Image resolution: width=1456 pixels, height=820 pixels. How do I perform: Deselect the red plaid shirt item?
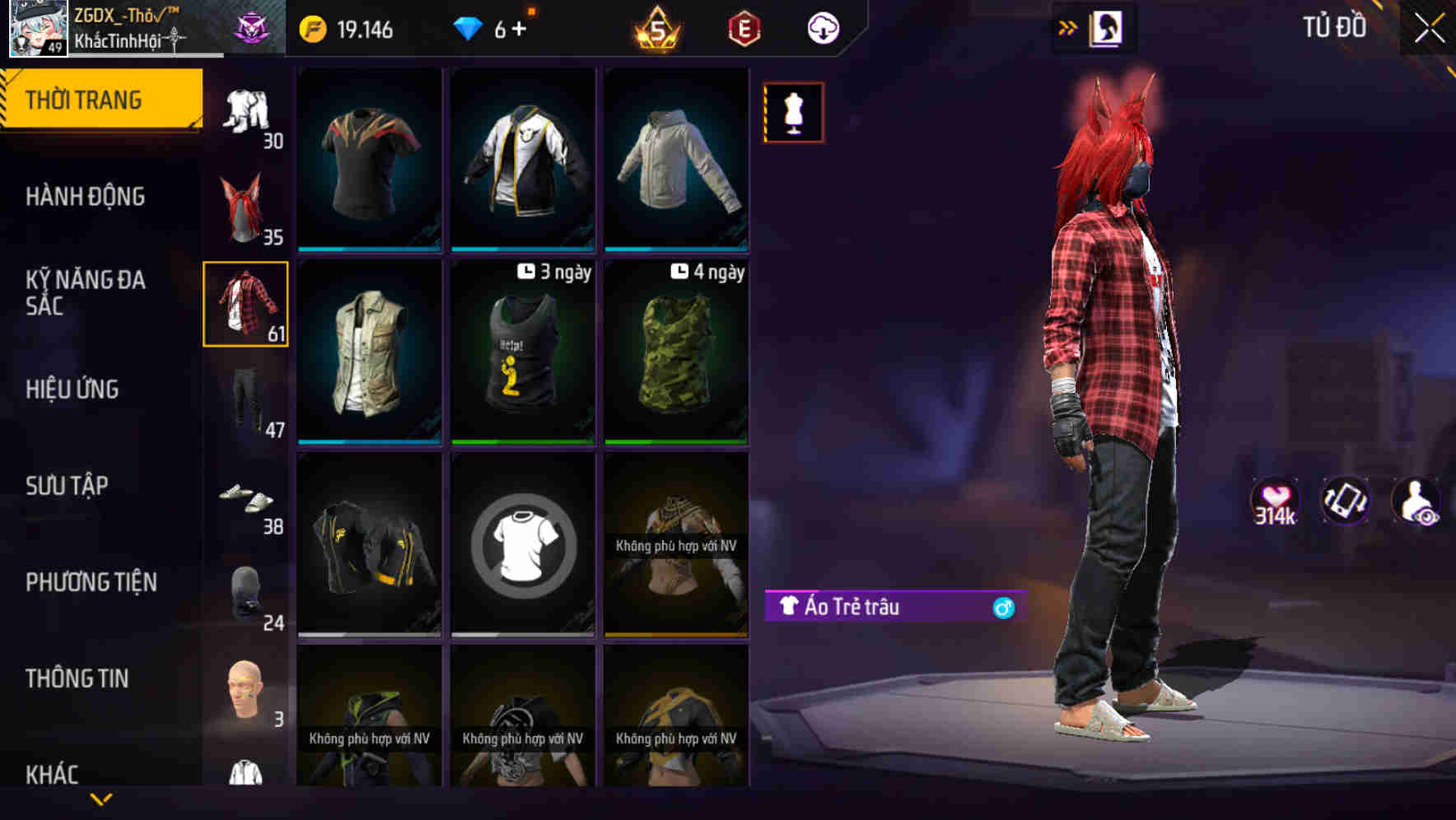[x=245, y=305]
